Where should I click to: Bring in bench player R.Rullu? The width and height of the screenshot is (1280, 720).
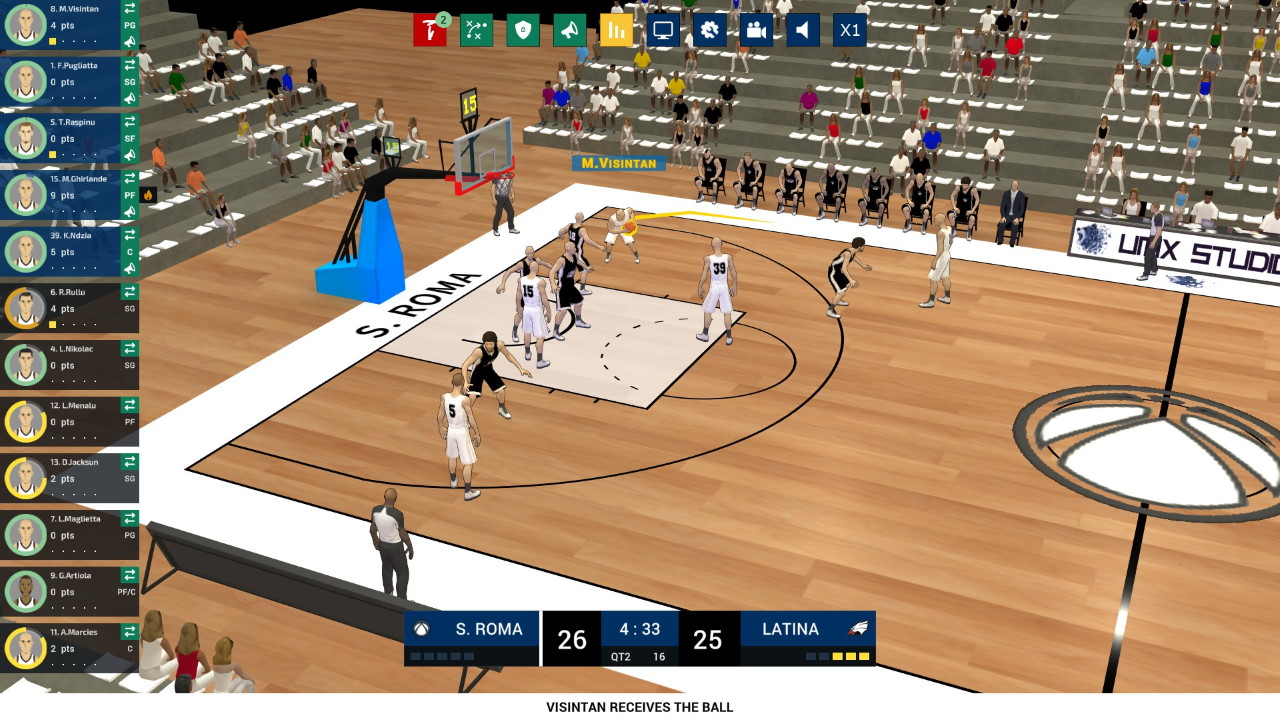point(129,292)
